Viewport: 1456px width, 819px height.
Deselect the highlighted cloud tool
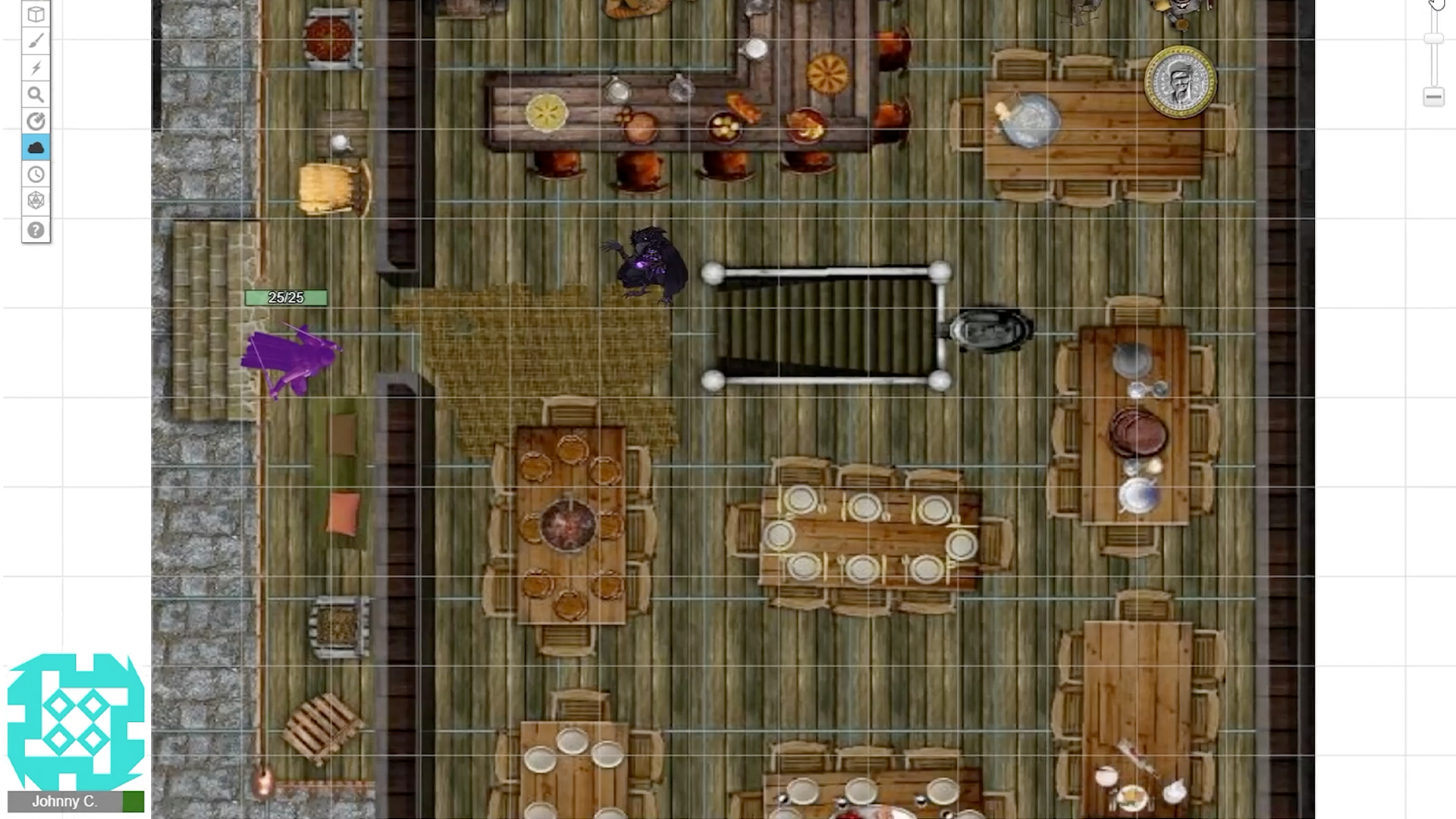pos(36,147)
